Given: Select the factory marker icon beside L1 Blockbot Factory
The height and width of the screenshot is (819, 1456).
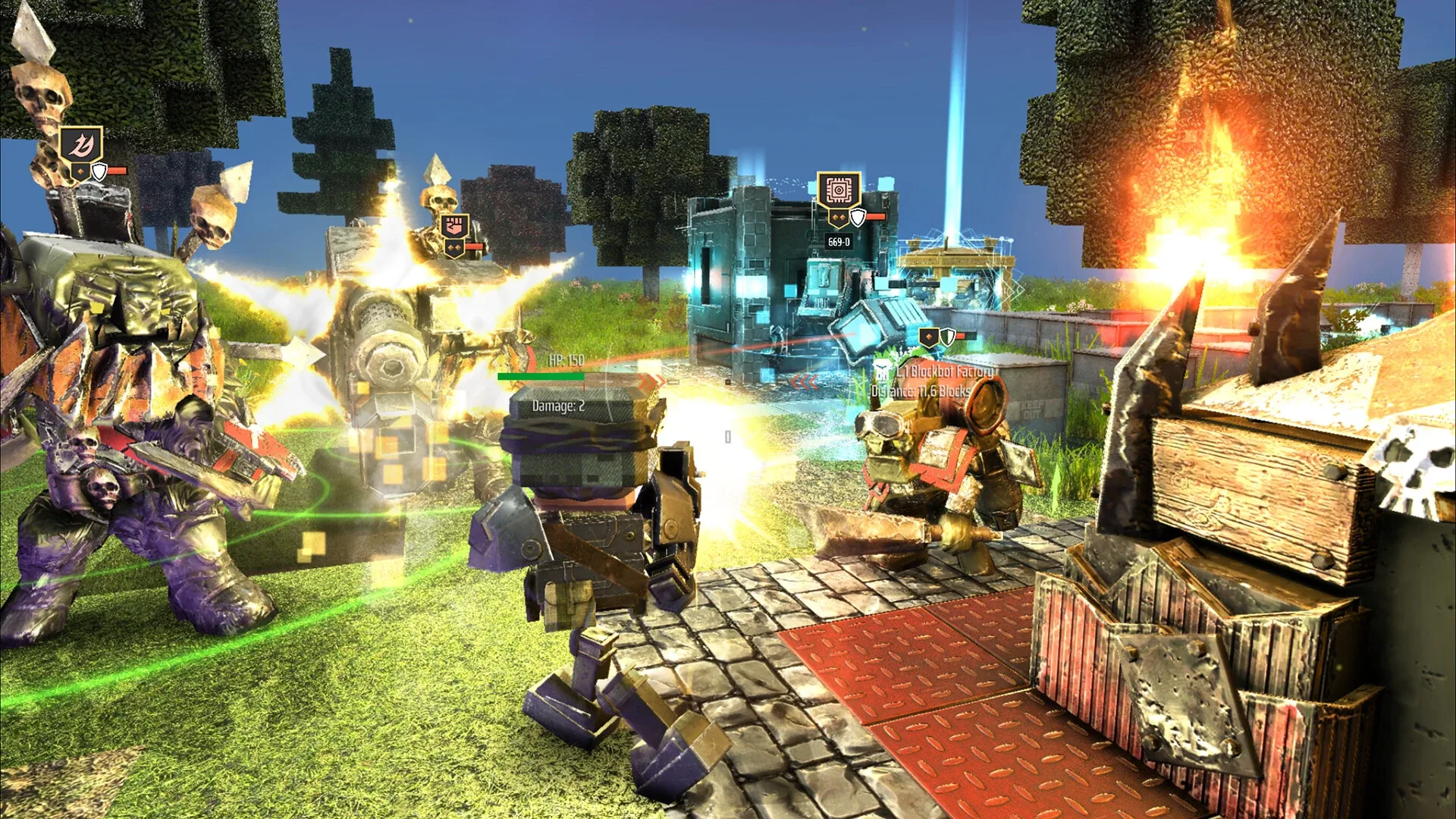Looking at the screenshot, I should (x=882, y=371).
